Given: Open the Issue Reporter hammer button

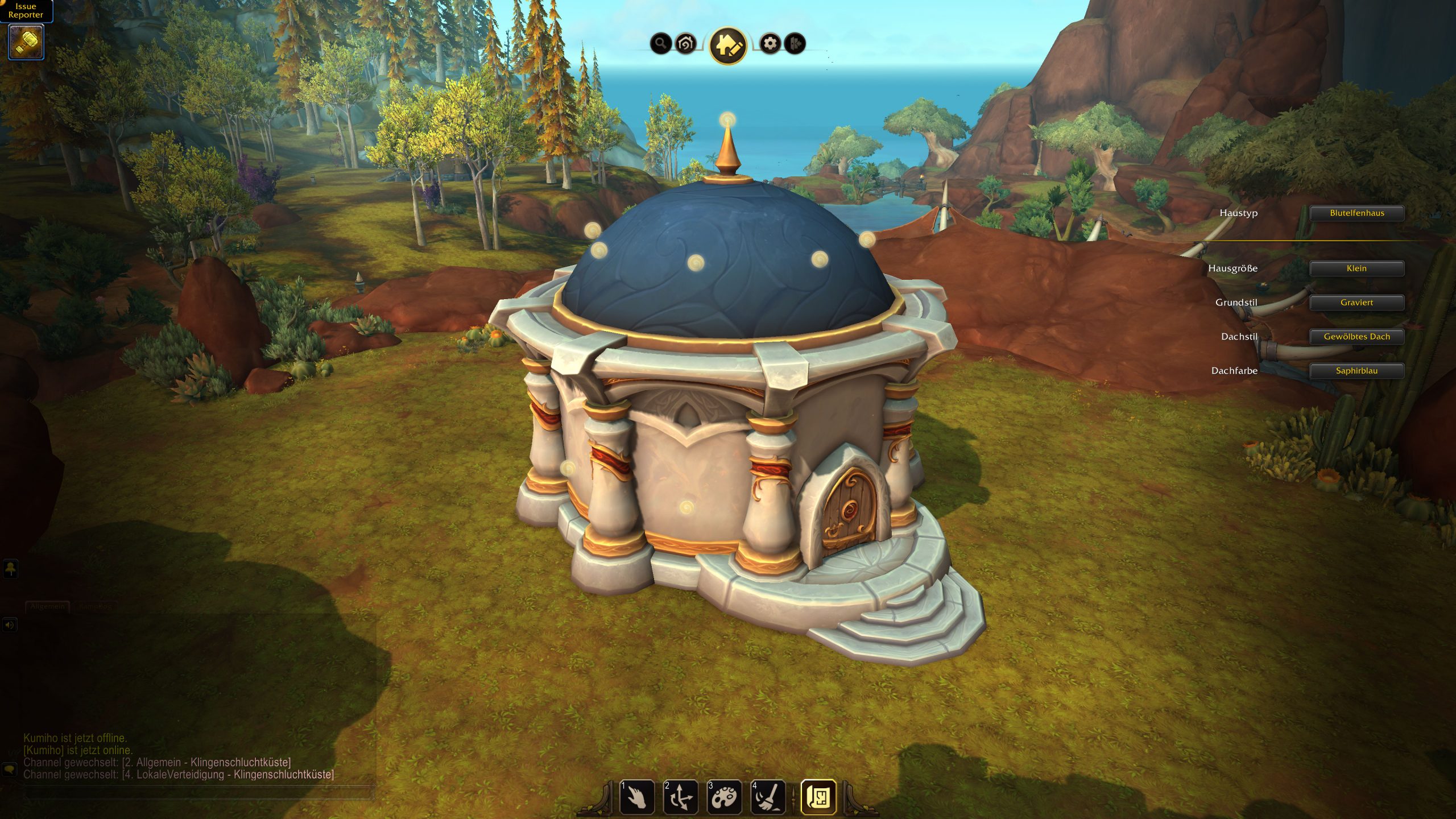Looking at the screenshot, I should tap(26, 42).
